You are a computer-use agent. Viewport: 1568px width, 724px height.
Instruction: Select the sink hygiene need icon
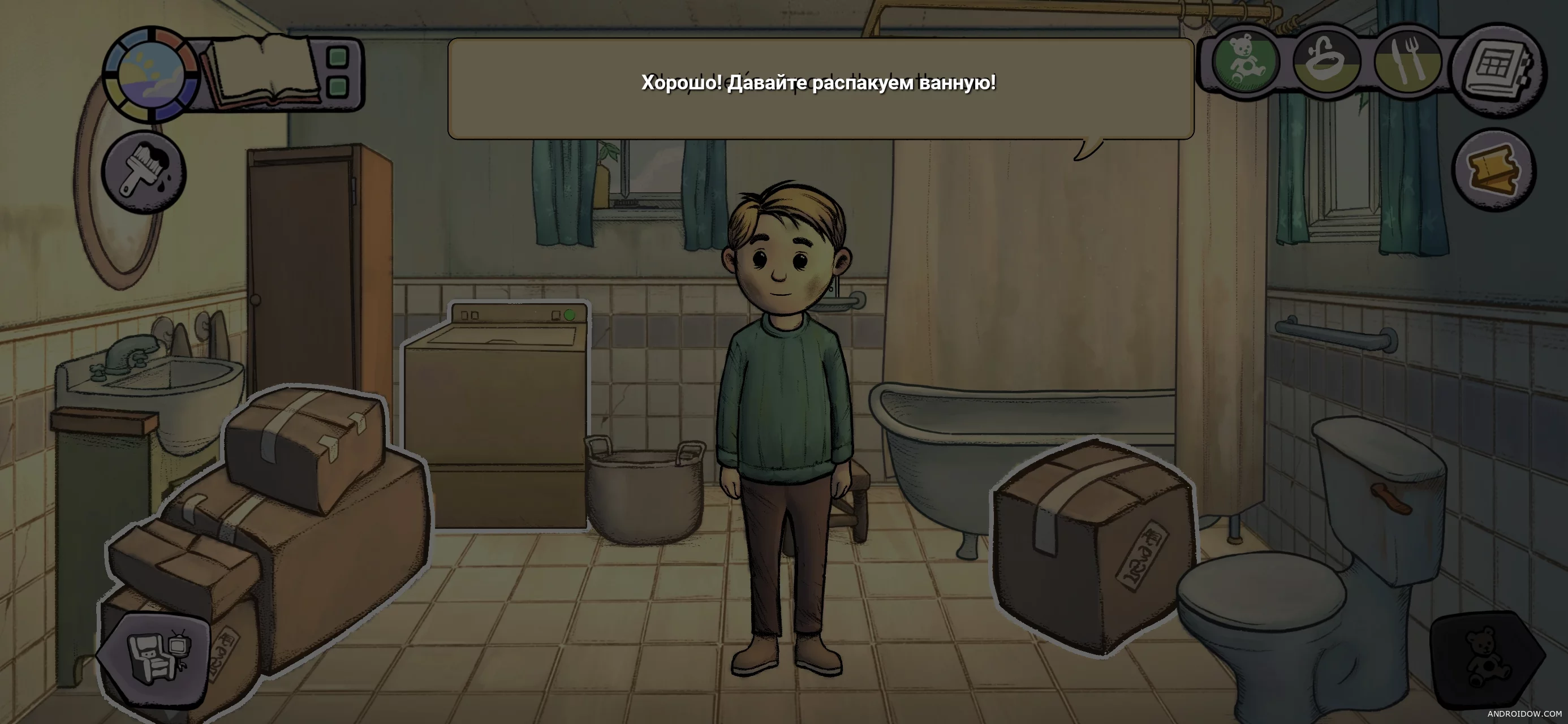(x=1325, y=63)
